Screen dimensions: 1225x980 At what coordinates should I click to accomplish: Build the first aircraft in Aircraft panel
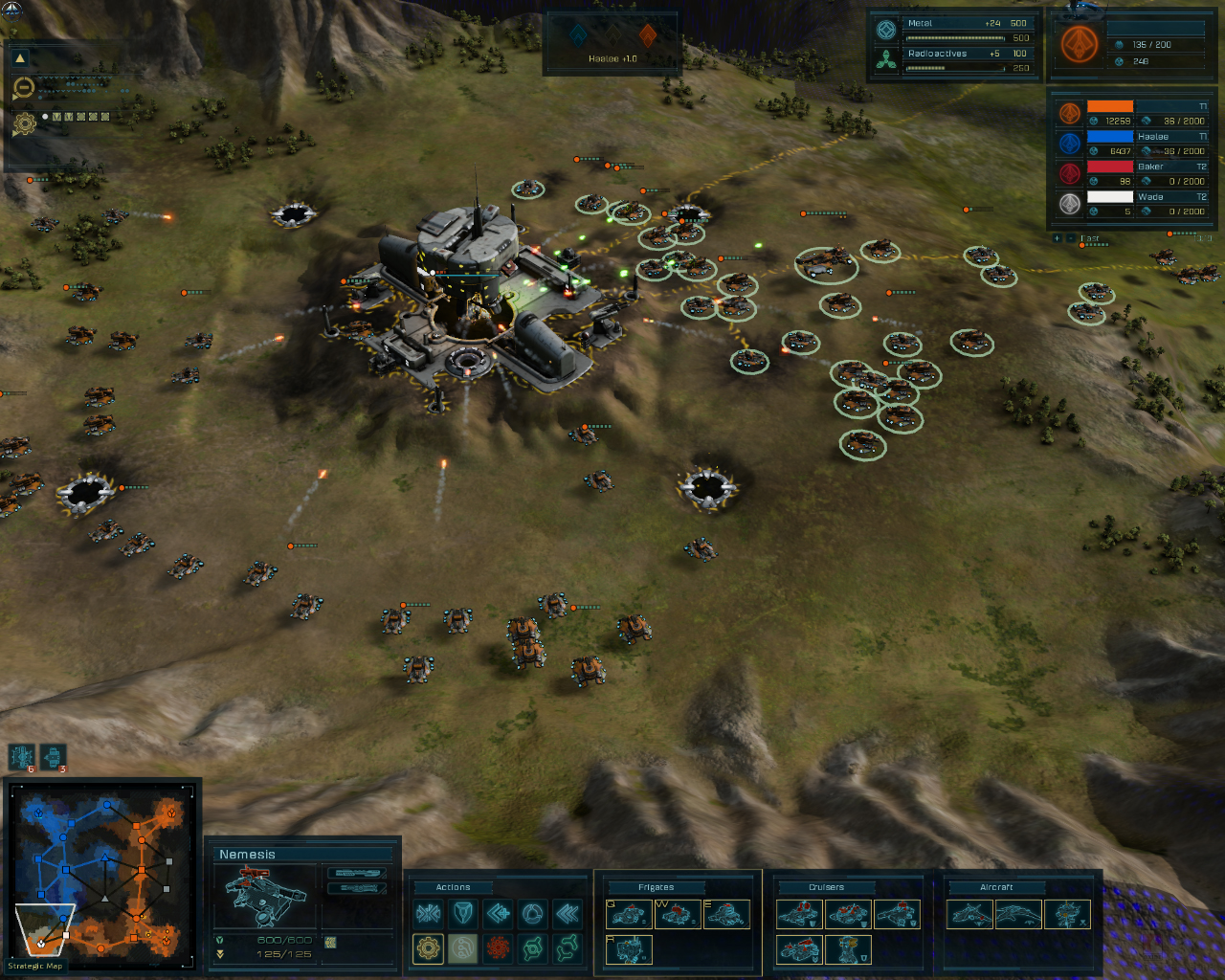point(969,915)
